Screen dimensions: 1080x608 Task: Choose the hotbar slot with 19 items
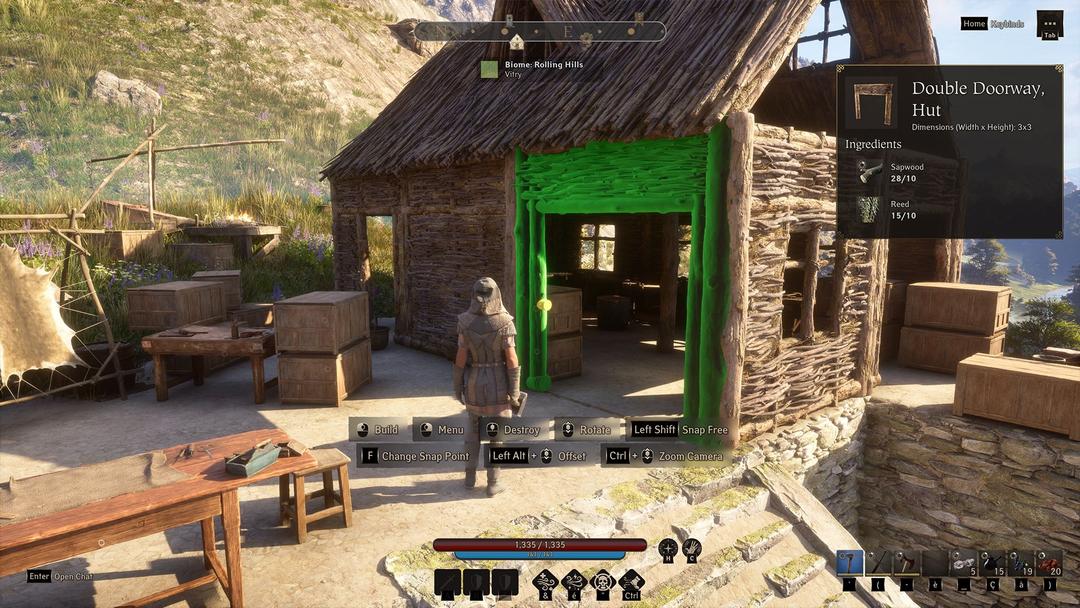(1021, 562)
